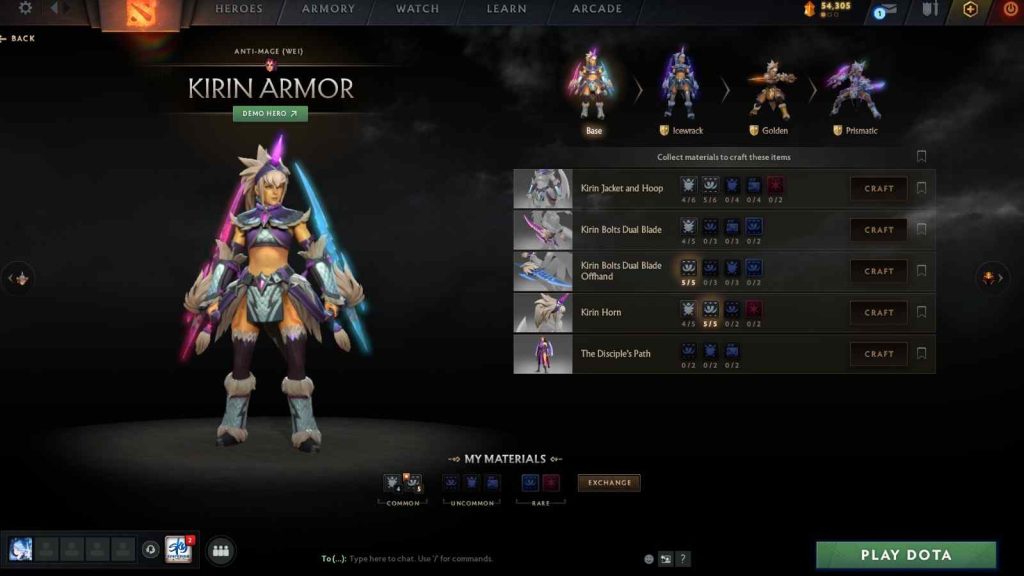Switch to the Learn section
Viewport: 1024px width, 576px height.
(506, 9)
